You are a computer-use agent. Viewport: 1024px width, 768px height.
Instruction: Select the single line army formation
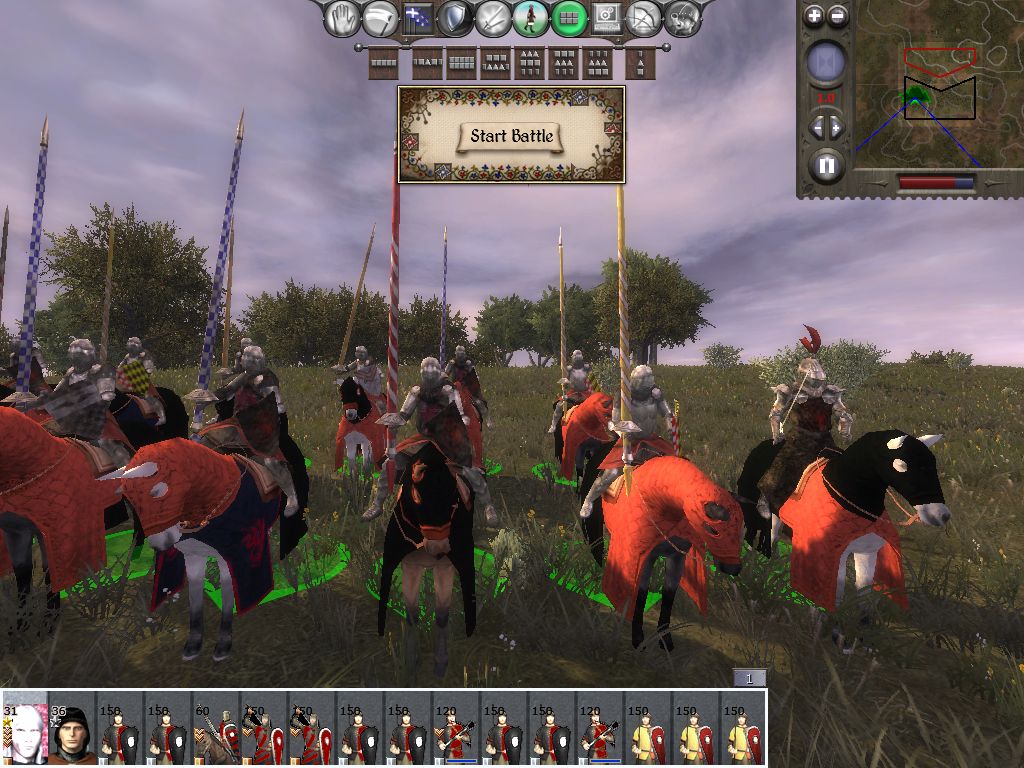click(384, 63)
